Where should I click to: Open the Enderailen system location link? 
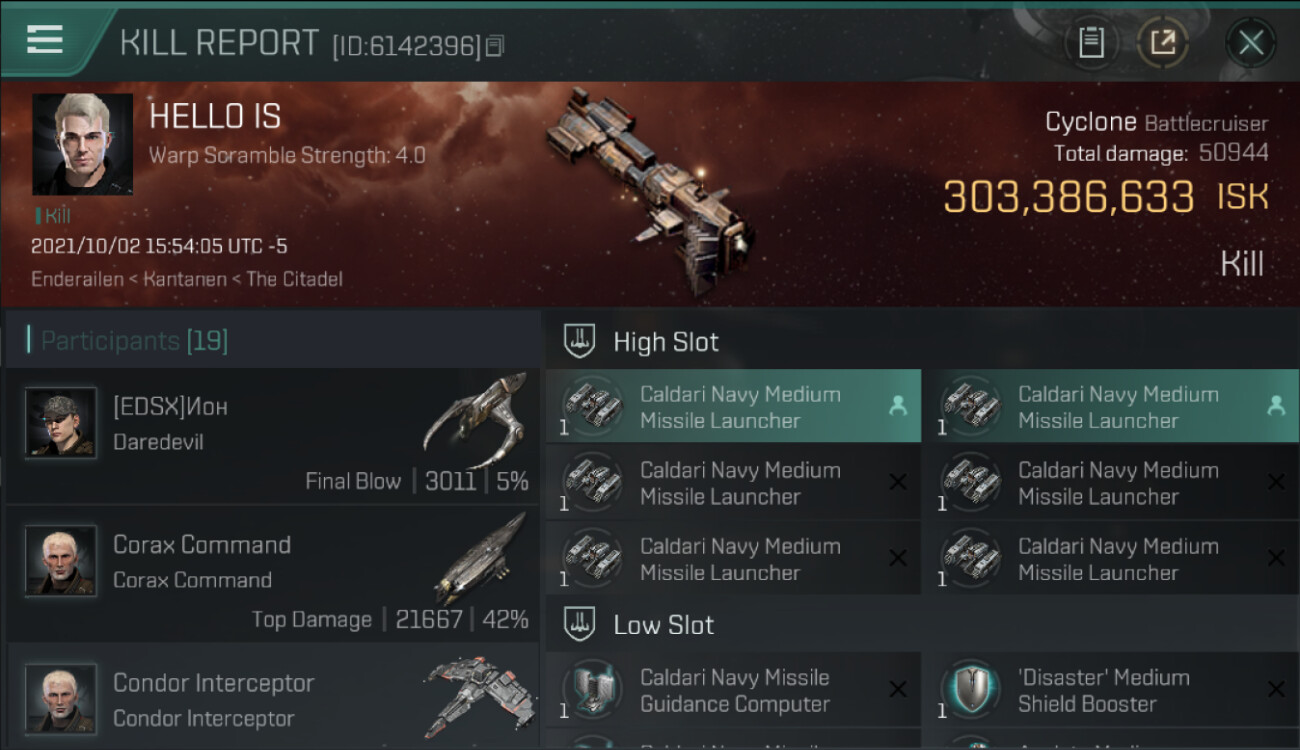tap(76, 279)
